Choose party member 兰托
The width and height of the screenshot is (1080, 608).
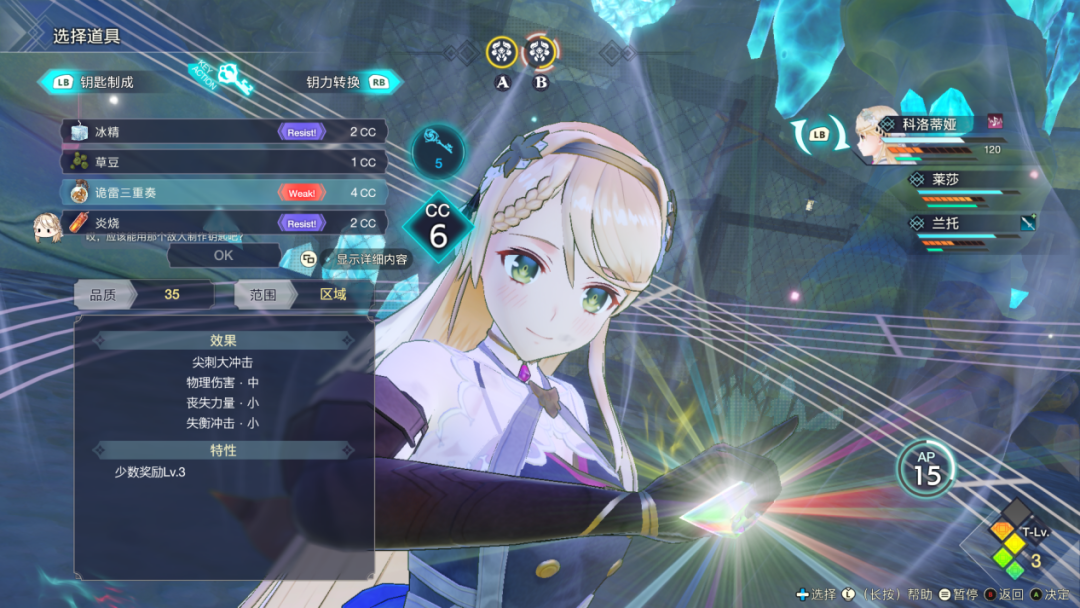pos(945,223)
